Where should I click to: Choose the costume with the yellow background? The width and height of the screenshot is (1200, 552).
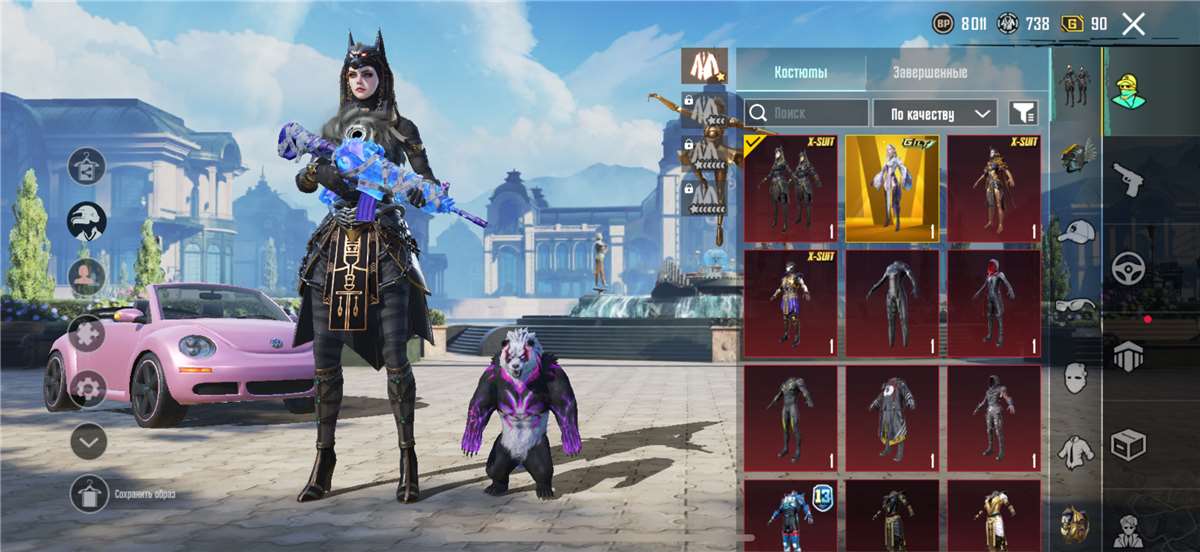[x=892, y=189]
